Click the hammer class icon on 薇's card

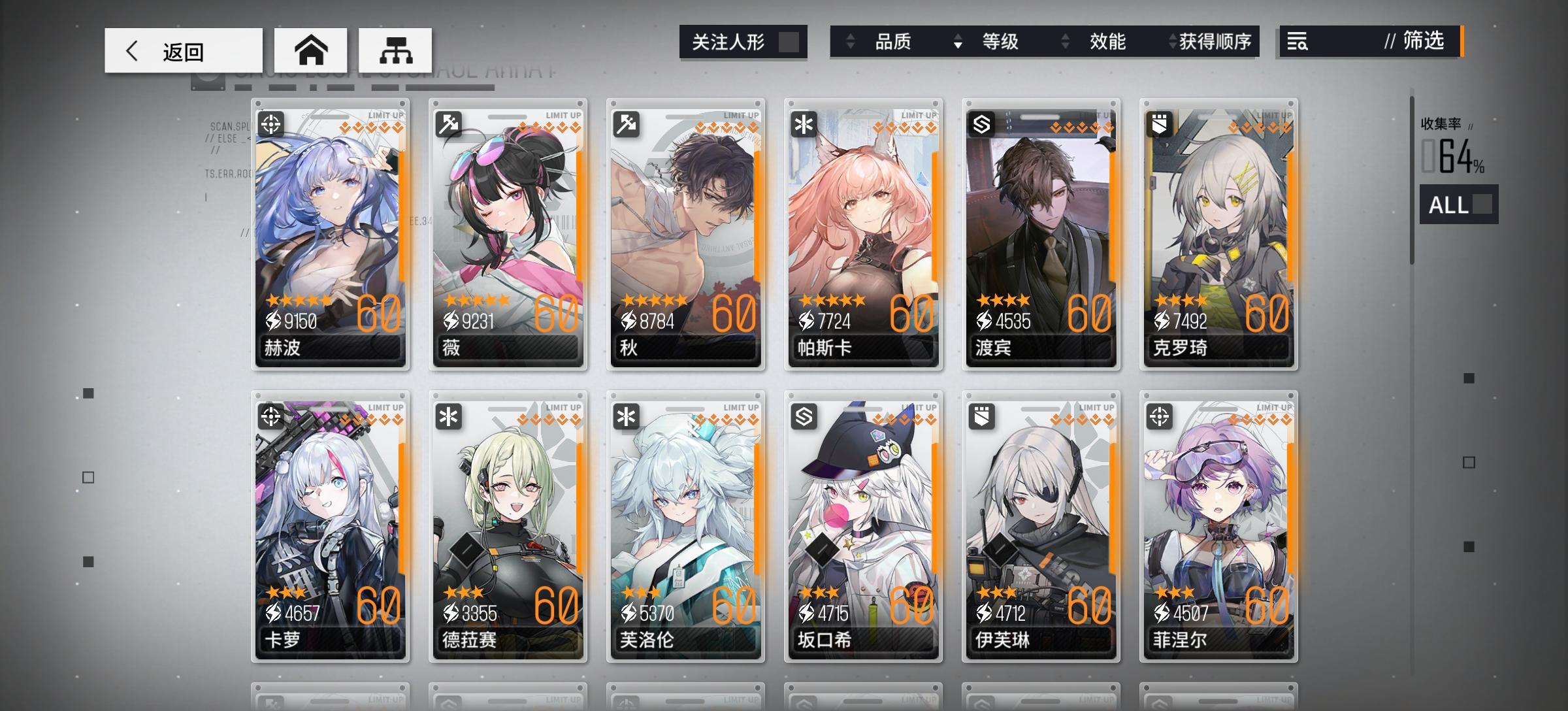pos(448,123)
